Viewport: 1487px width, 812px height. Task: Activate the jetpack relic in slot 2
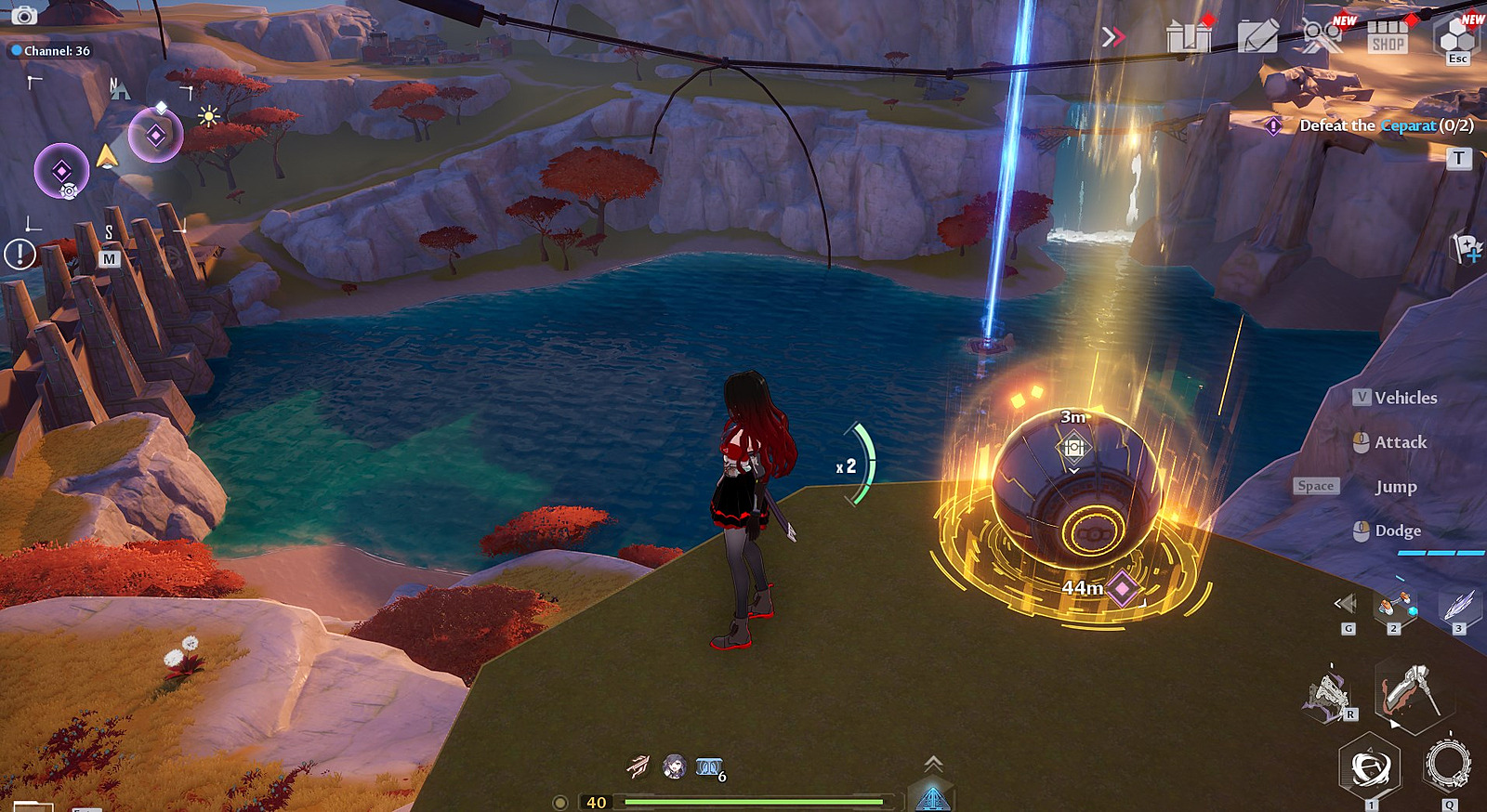tap(1394, 608)
